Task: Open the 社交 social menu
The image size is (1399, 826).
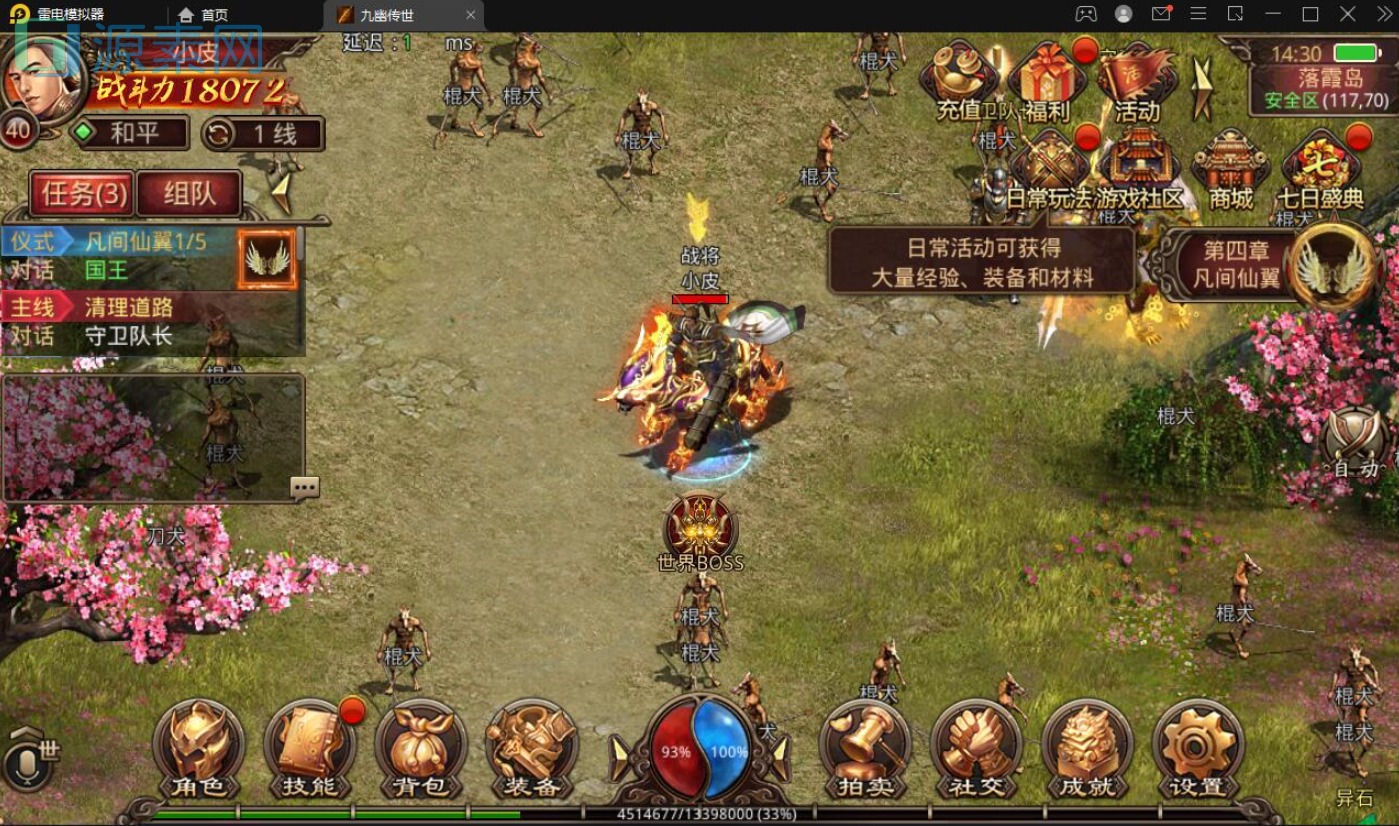Action: pyautogui.click(x=976, y=749)
